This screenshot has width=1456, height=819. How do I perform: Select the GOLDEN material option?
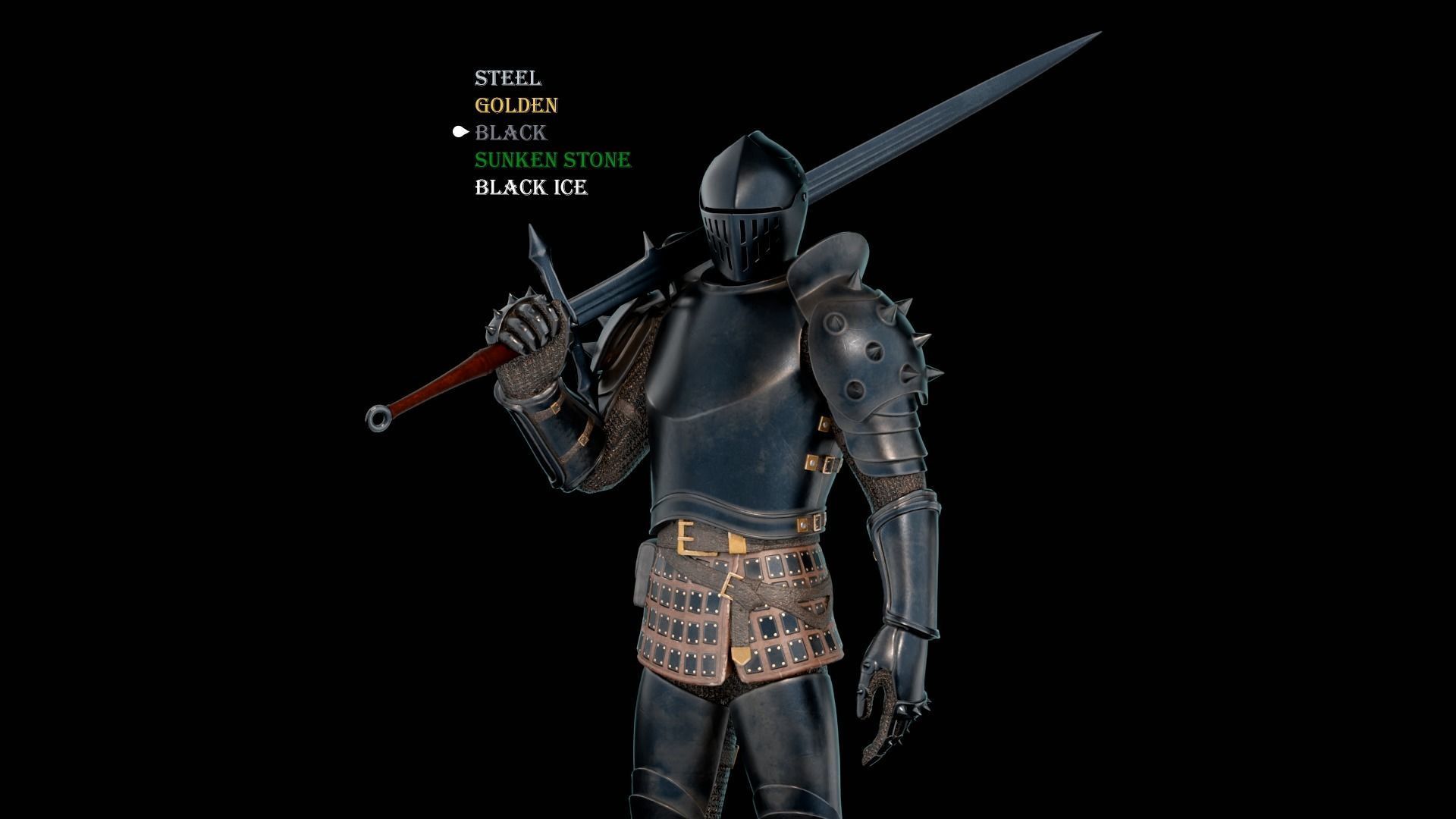[516, 105]
